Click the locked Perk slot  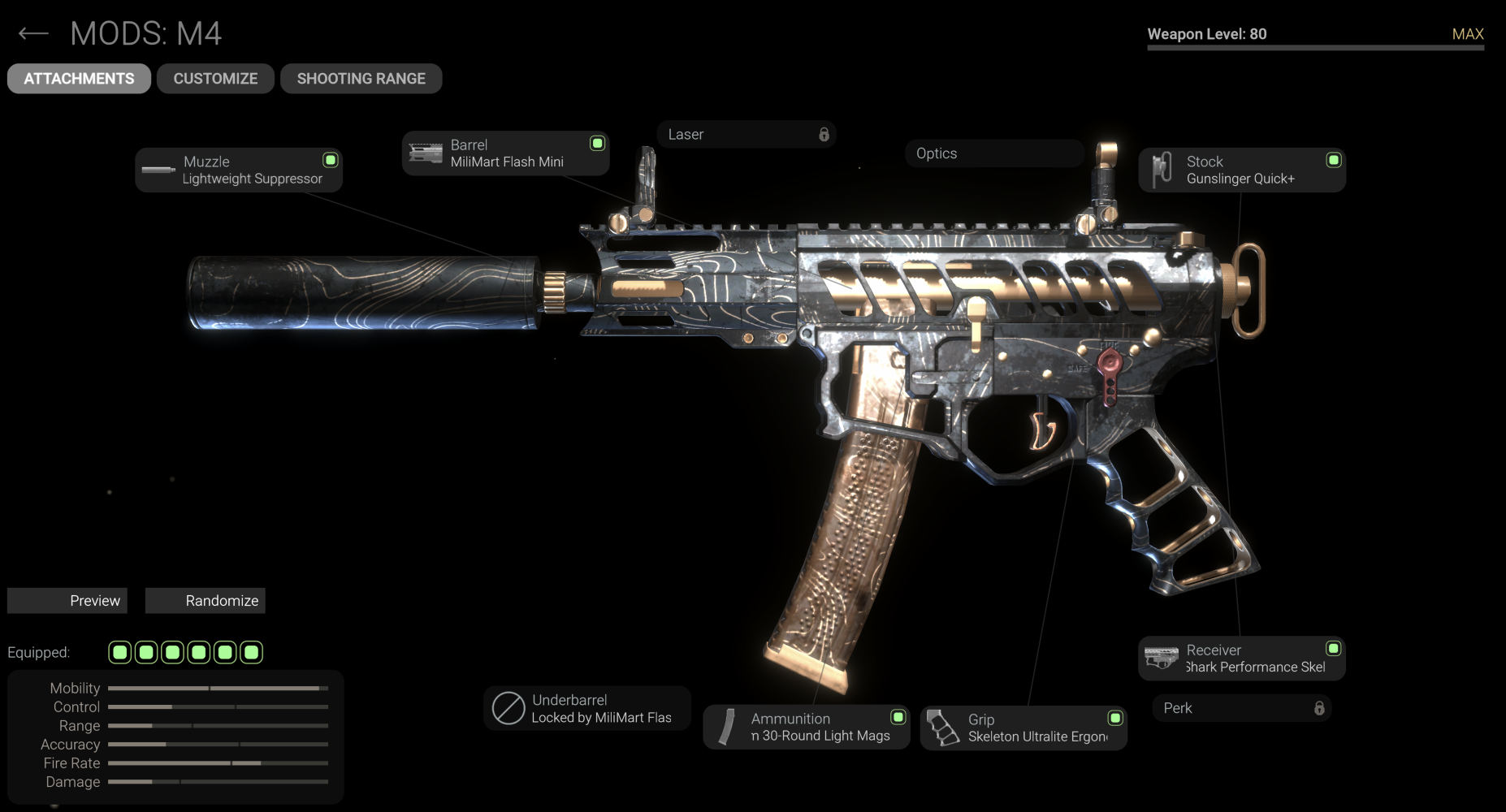point(1241,708)
